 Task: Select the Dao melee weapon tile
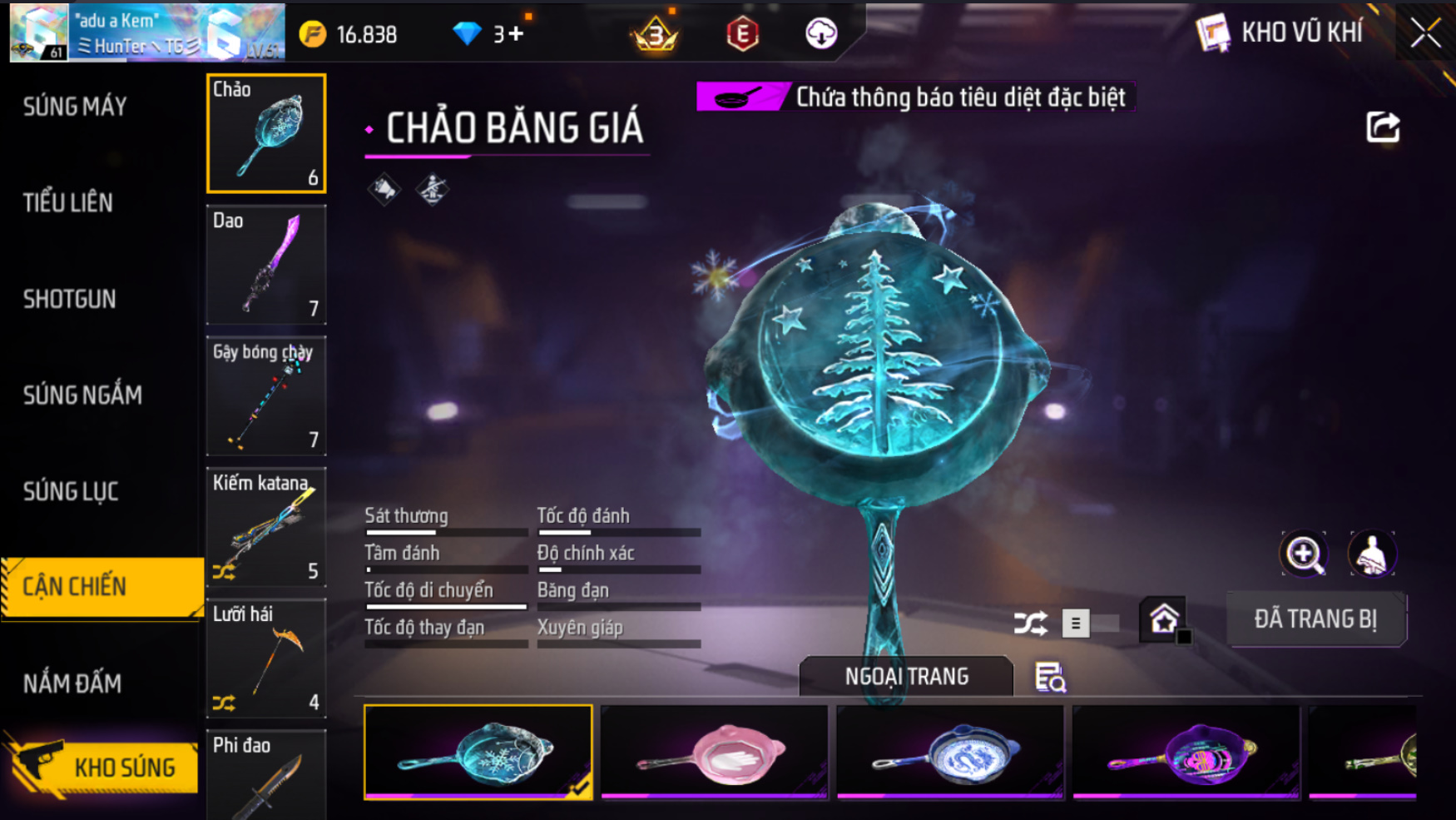click(266, 265)
